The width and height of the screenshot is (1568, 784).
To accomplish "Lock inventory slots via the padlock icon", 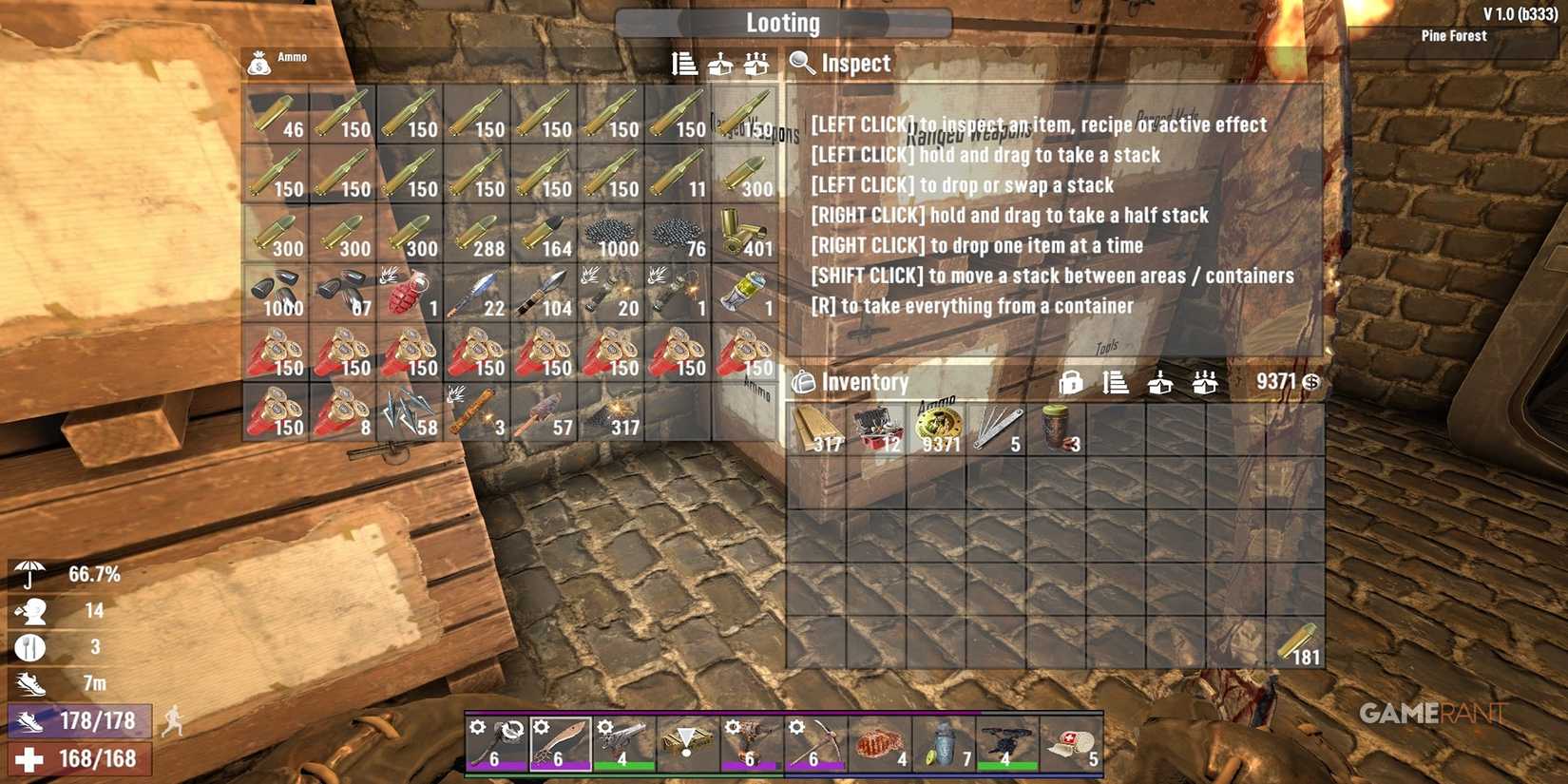I will coord(1071,382).
